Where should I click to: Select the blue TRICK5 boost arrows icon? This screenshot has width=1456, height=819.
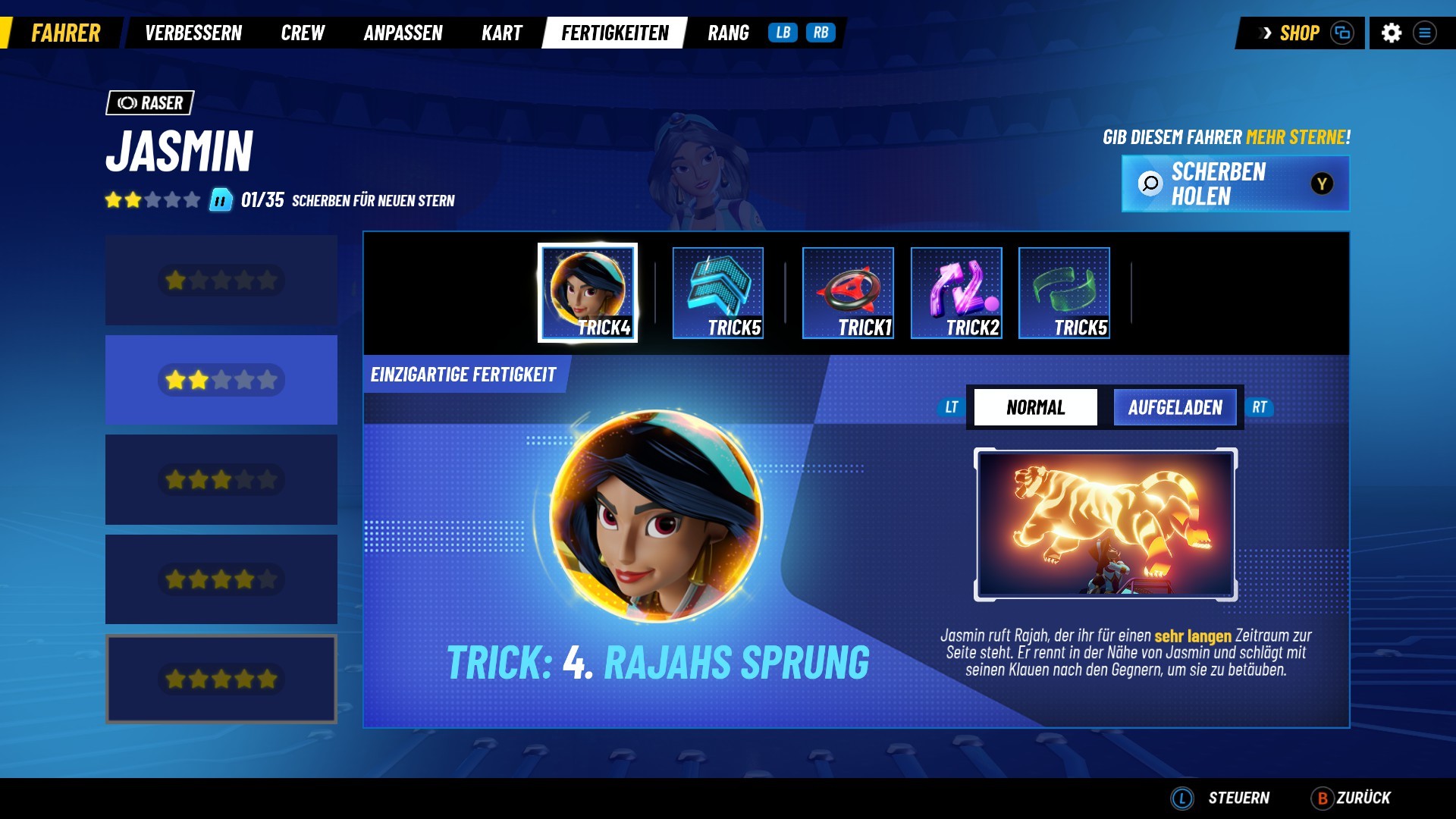718,292
